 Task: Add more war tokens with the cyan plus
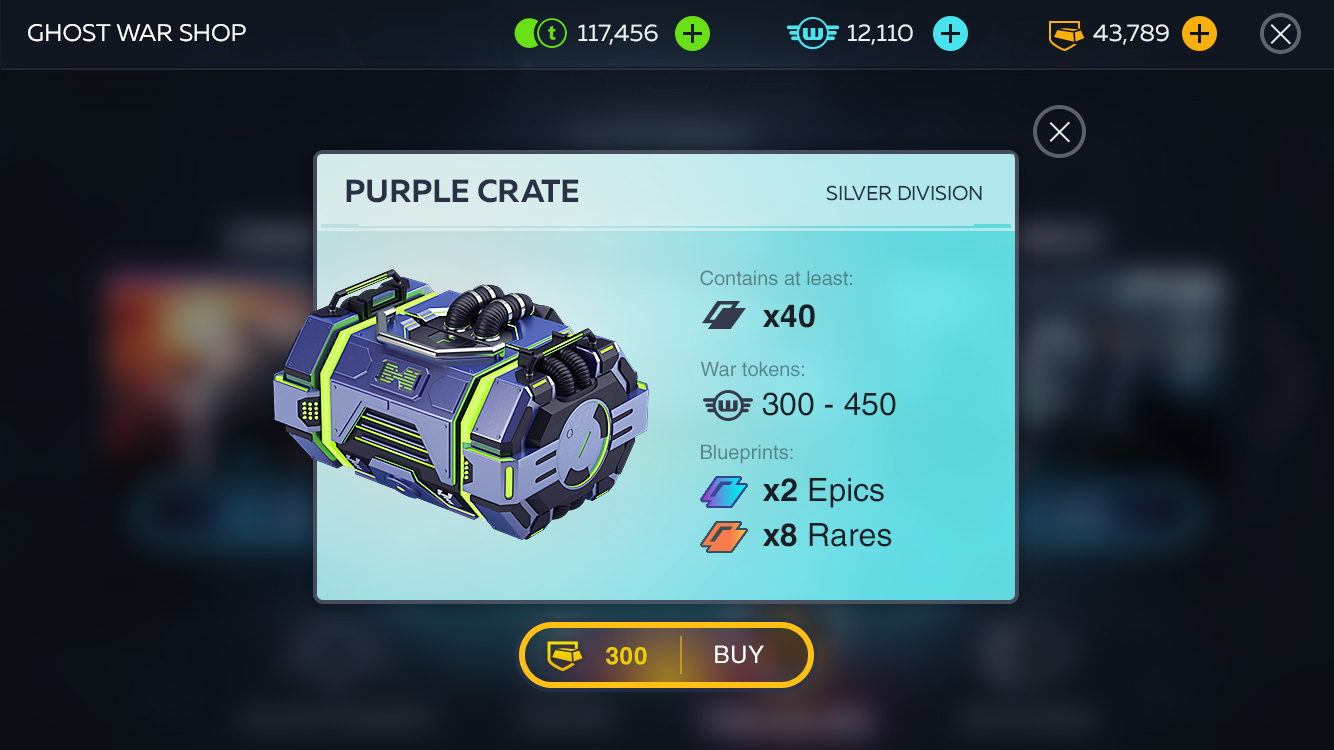coord(950,34)
